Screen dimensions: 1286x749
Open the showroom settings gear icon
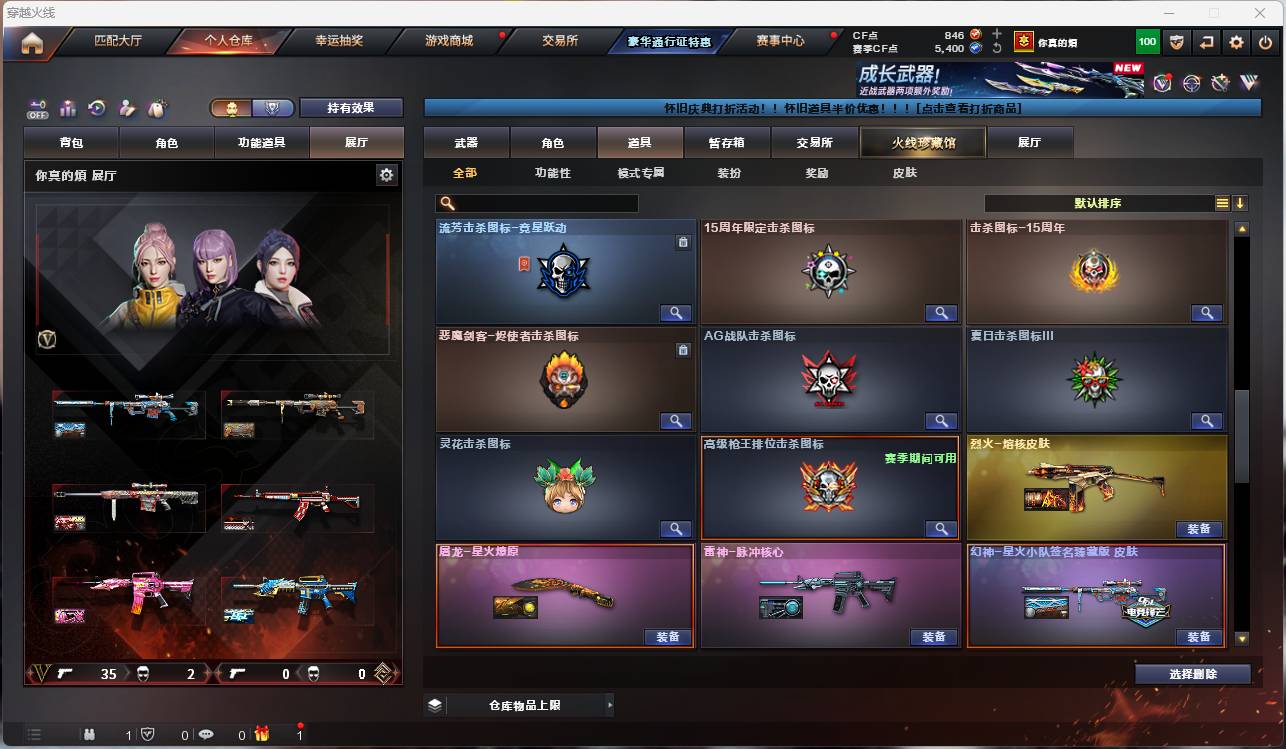tap(388, 174)
